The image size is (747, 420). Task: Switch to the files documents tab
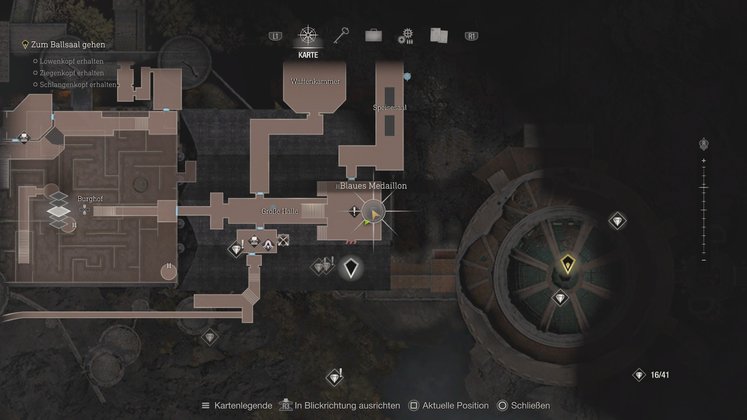tap(438, 35)
